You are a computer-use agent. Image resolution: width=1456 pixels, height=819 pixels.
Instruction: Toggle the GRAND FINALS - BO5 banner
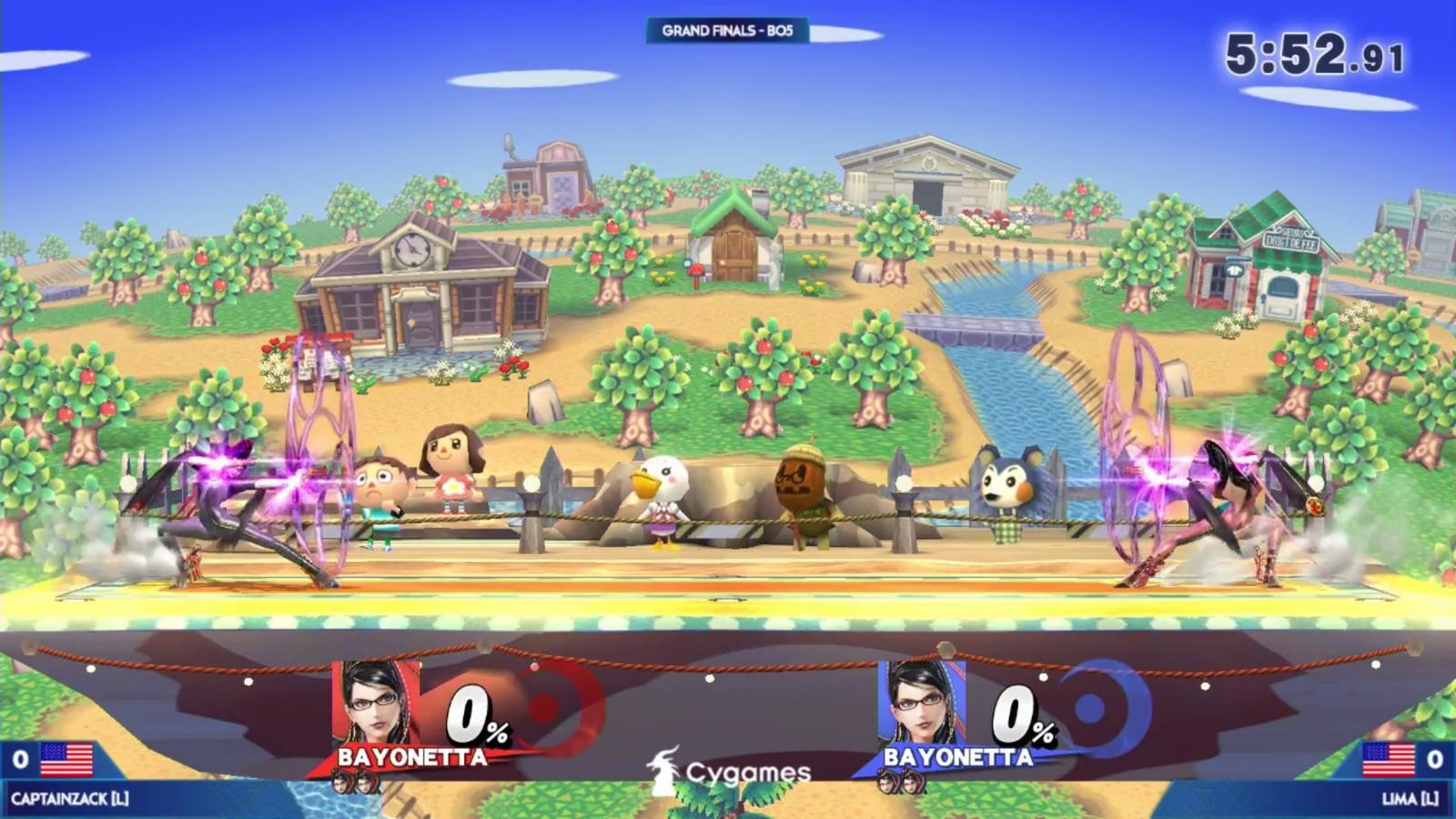[728, 29]
